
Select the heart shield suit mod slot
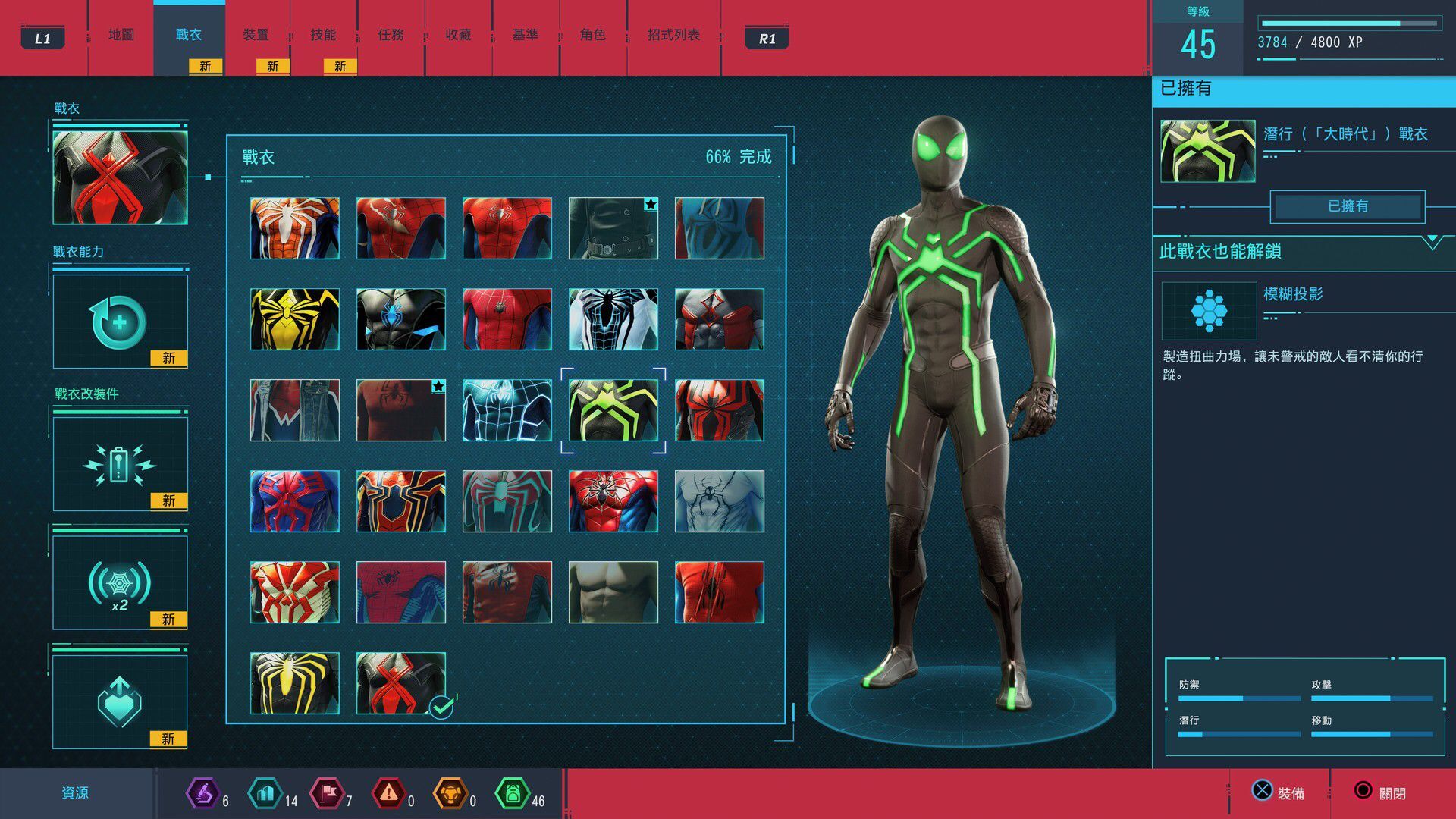point(120,701)
